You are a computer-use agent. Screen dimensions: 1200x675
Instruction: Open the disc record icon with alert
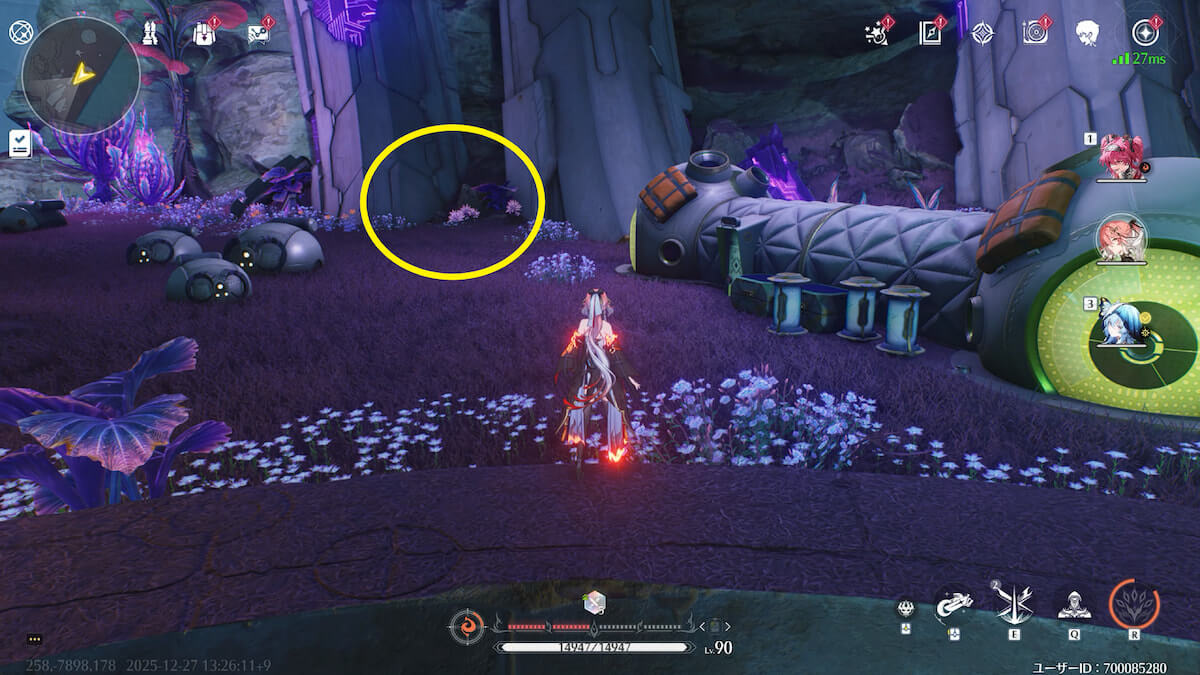point(1035,33)
